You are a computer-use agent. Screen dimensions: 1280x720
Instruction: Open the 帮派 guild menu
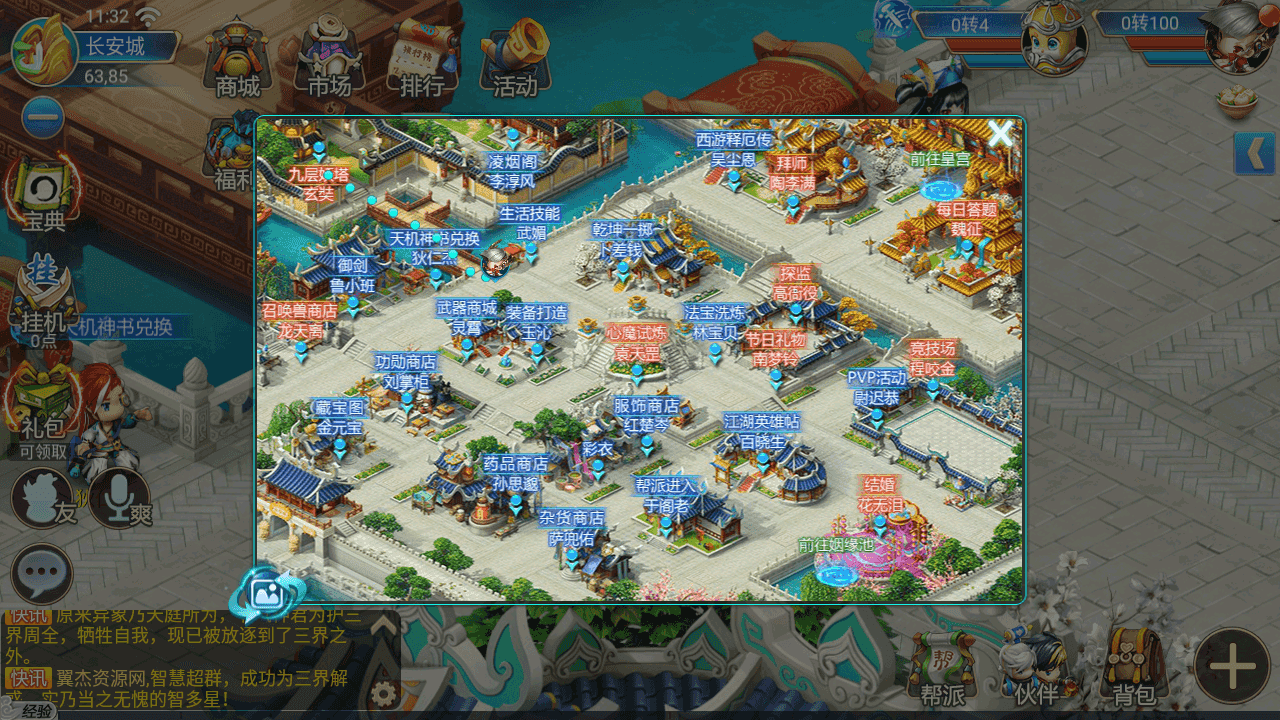(941, 670)
